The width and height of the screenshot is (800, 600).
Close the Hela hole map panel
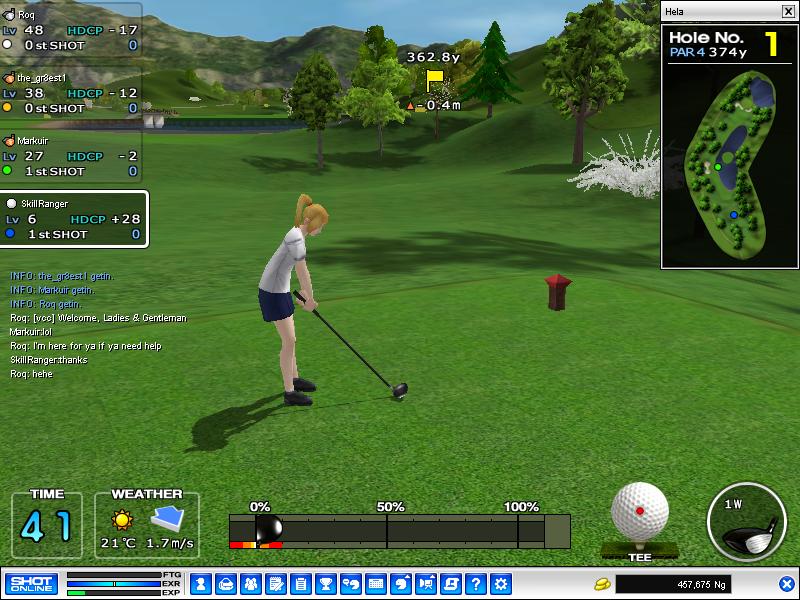tap(788, 12)
